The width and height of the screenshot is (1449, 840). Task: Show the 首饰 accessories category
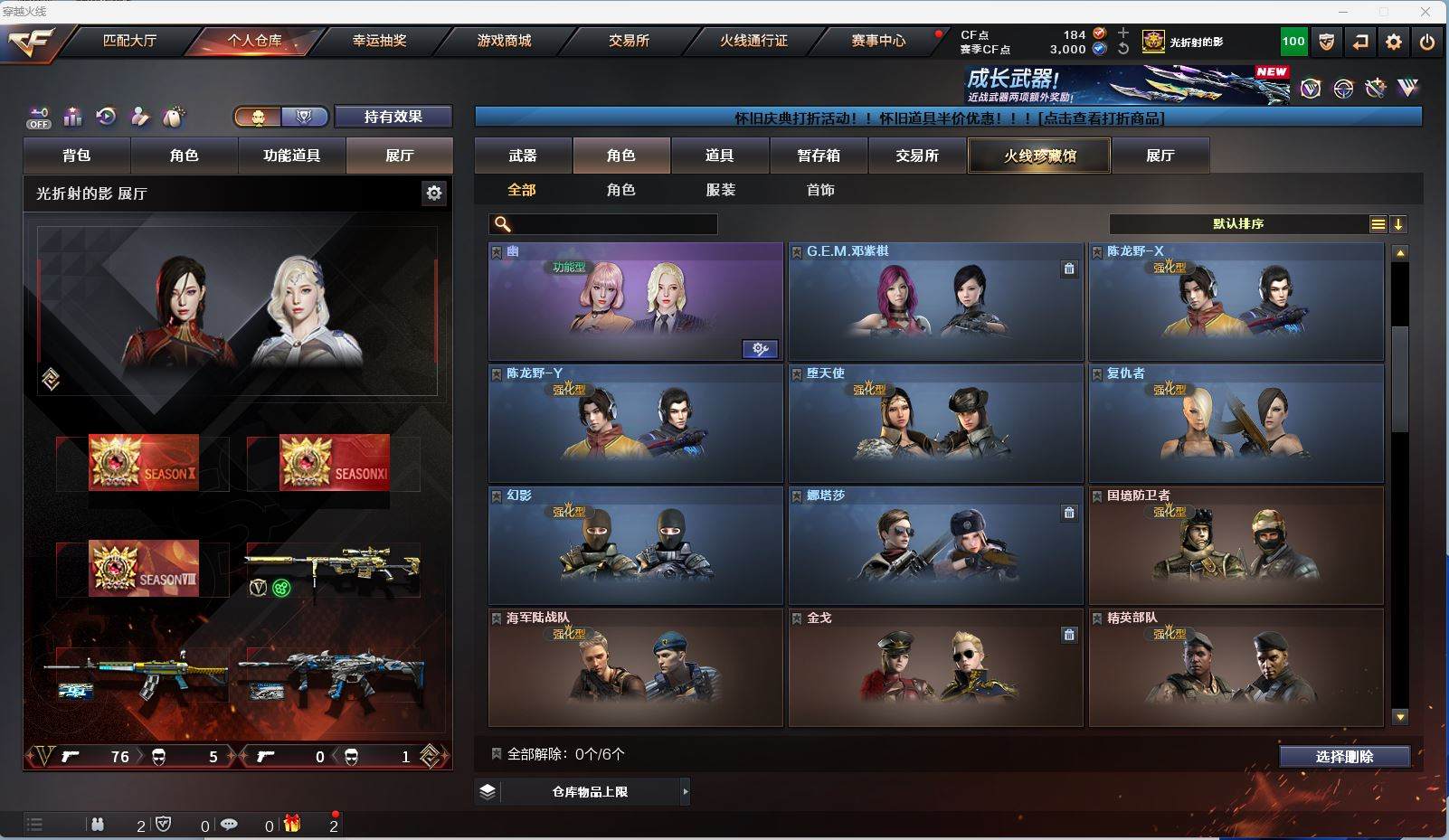tap(820, 190)
